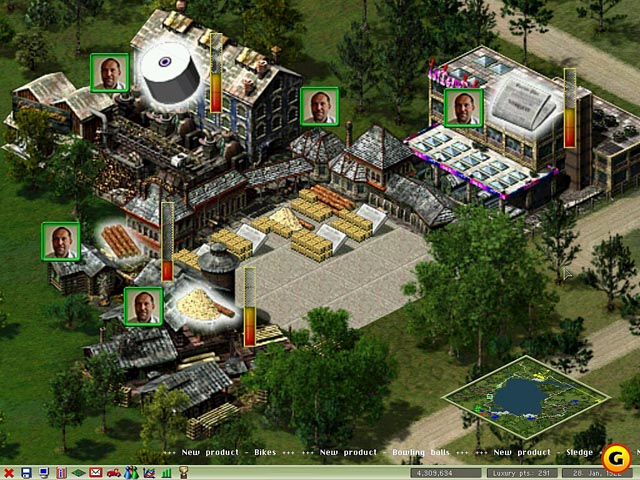The width and height of the screenshot is (640, 480).
Task: Click the red X close icon
Action: [x=9, y=472]
